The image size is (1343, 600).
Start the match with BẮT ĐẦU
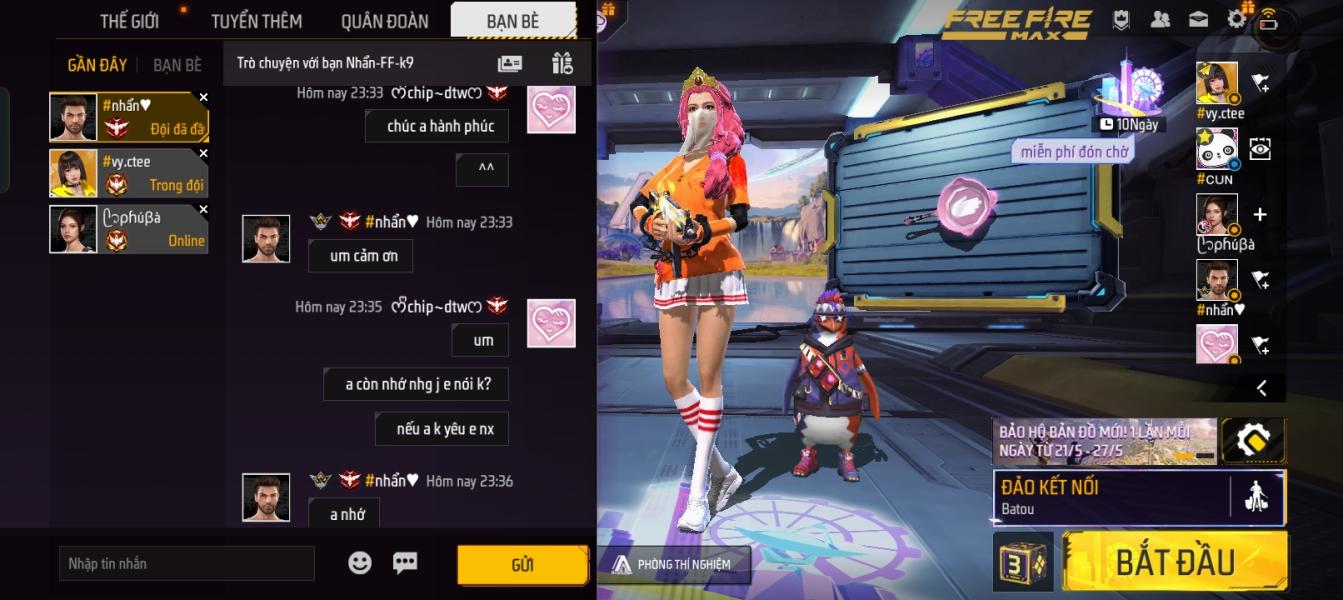tap(1175, 562)
